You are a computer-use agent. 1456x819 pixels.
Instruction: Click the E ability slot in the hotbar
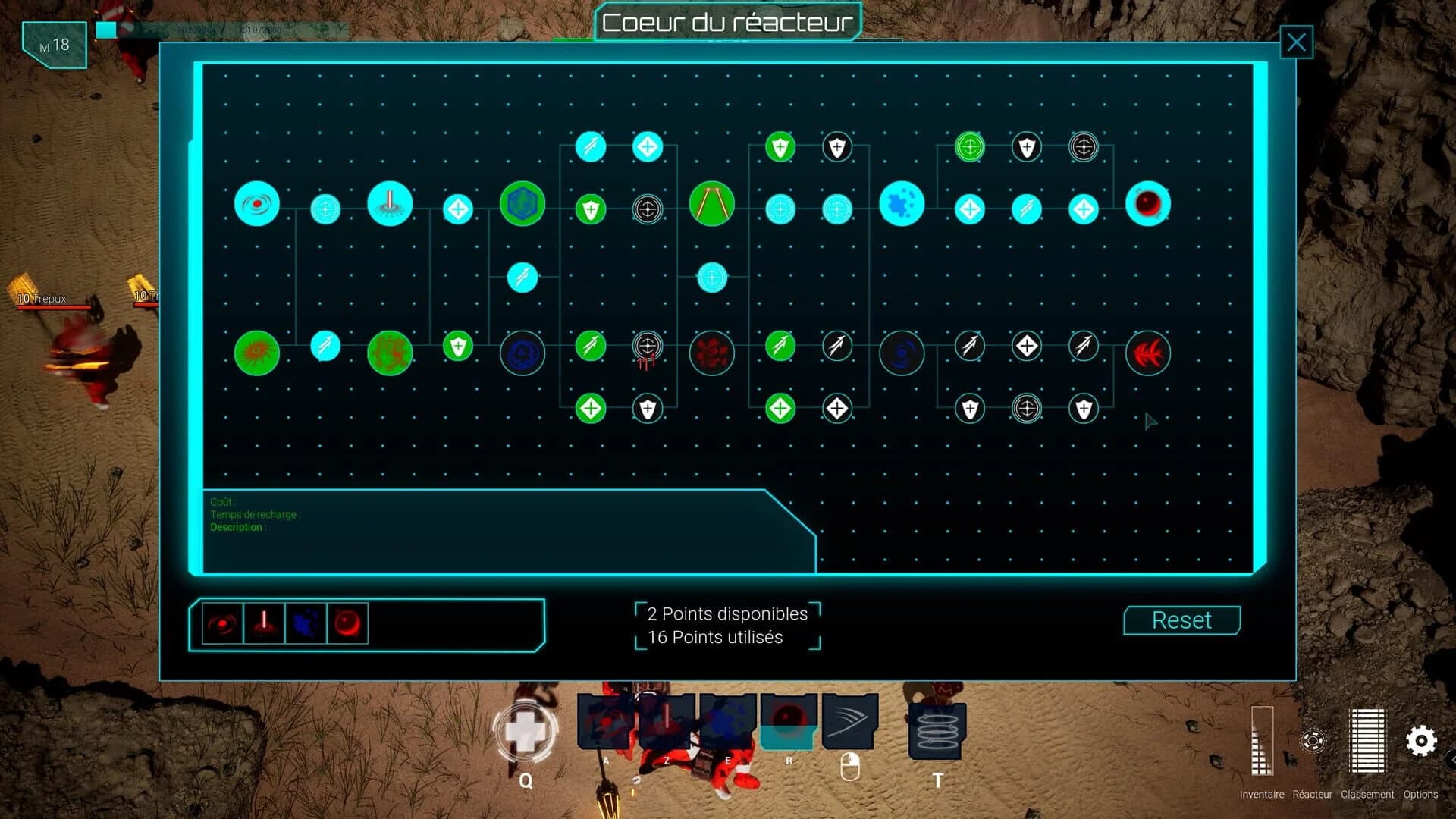pos(726,719)
